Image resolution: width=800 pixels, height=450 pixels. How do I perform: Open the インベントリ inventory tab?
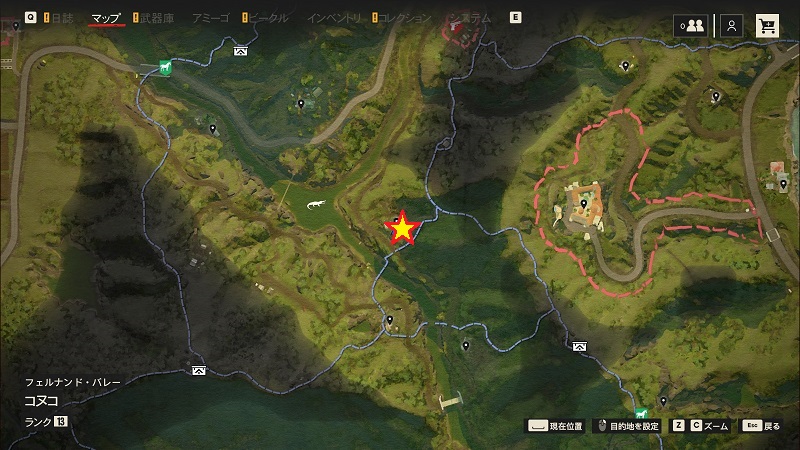334,18
